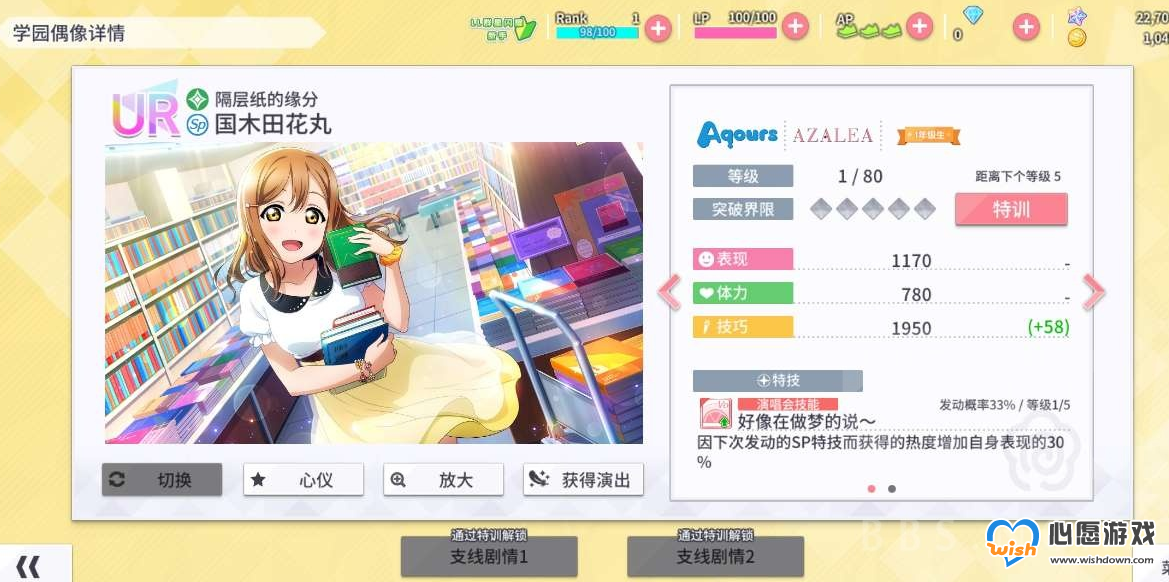Click the 切换 switch button
1169x582 pixels.
(x=162, y=480)
